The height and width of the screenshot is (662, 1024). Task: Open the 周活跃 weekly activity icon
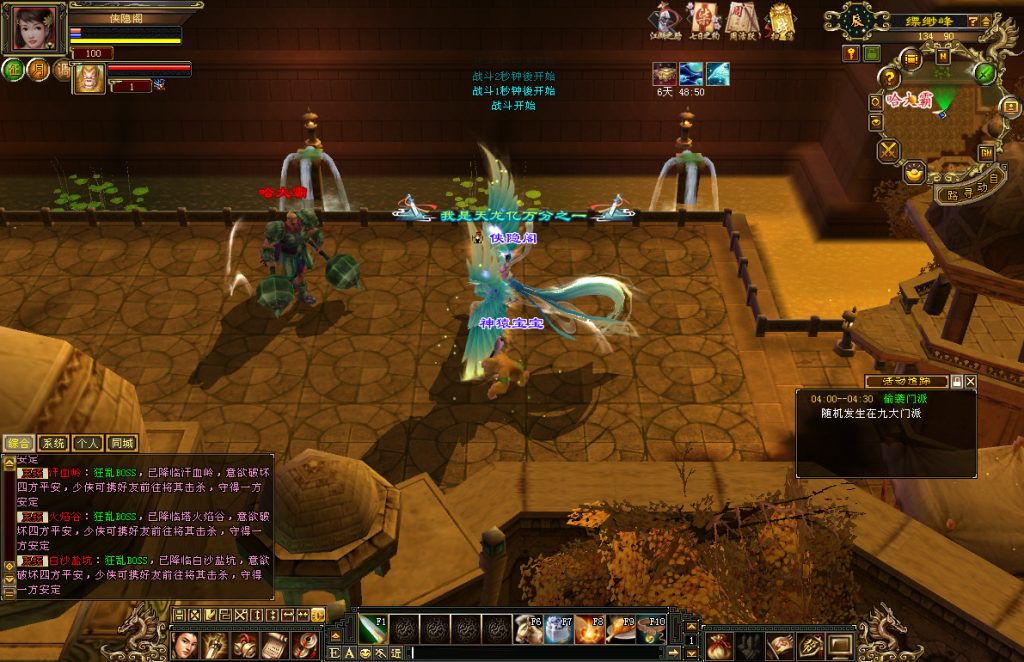tap(741, 21)
